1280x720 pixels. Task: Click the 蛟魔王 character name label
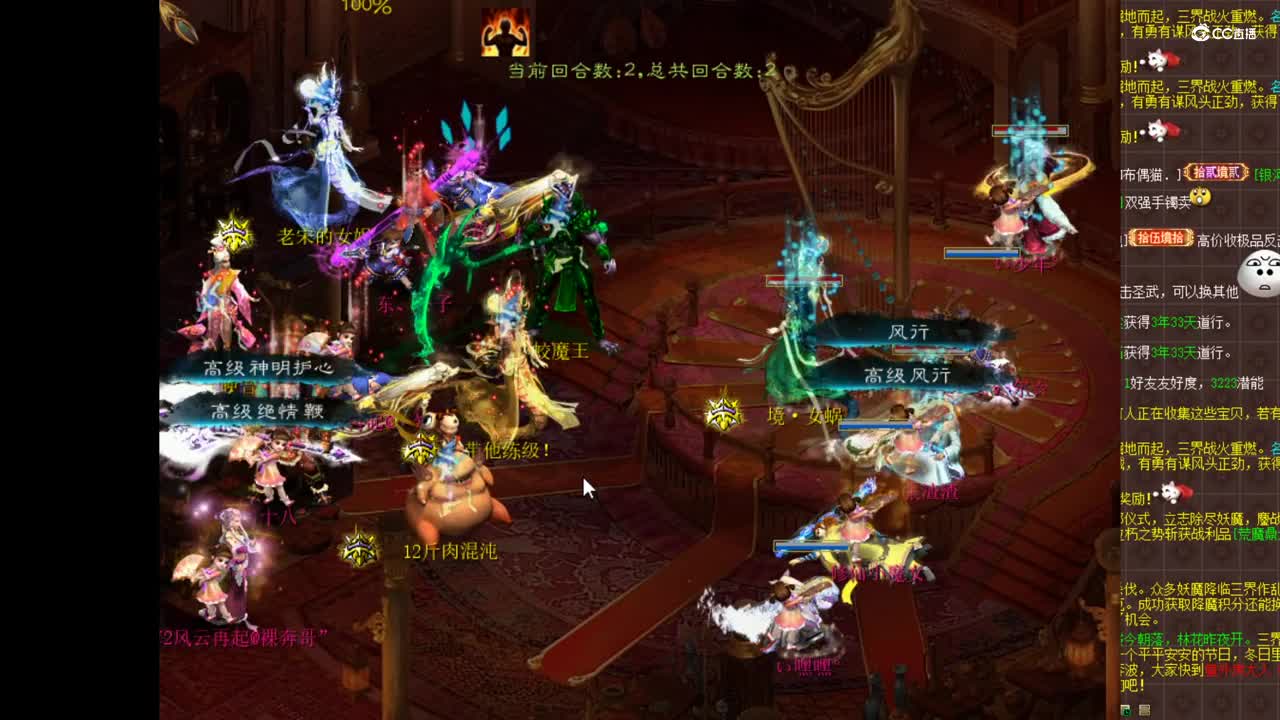562,348
